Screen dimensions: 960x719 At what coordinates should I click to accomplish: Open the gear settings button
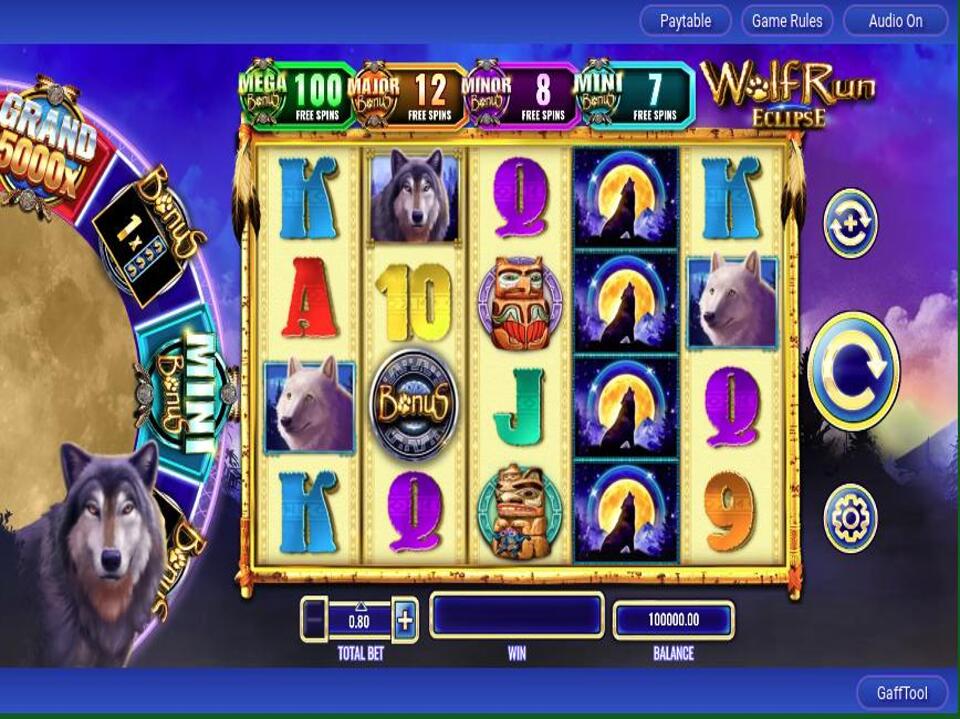[850, 518]
